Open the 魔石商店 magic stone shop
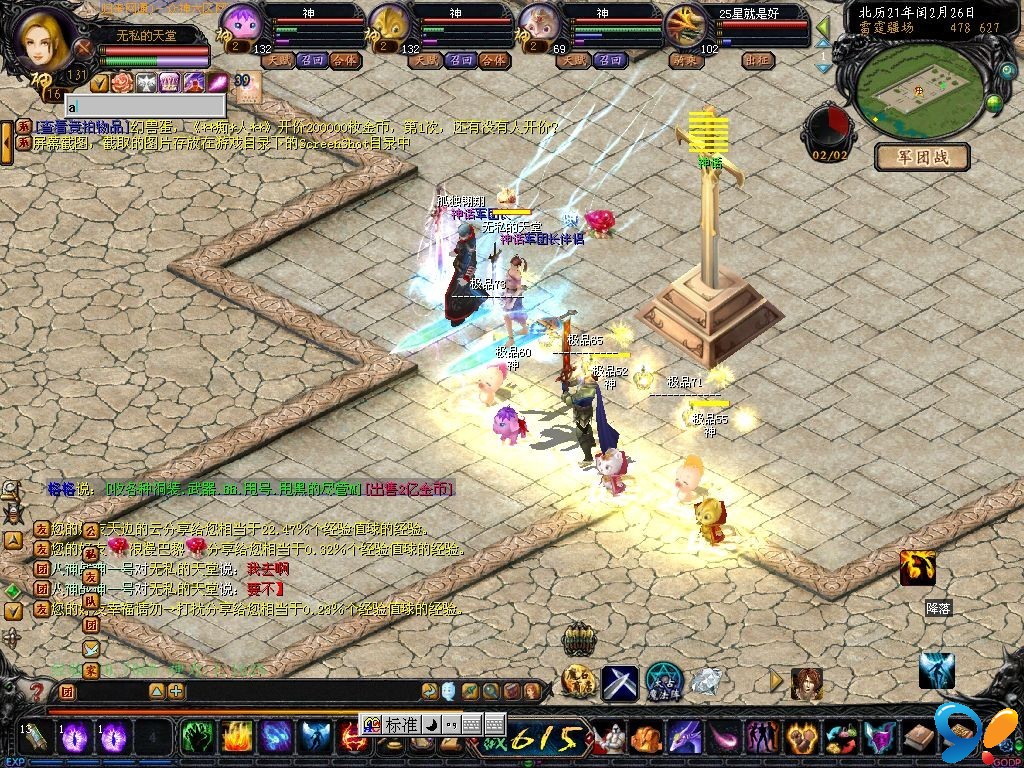Screen dimensions: 1024x768 (x=579, y=682)
